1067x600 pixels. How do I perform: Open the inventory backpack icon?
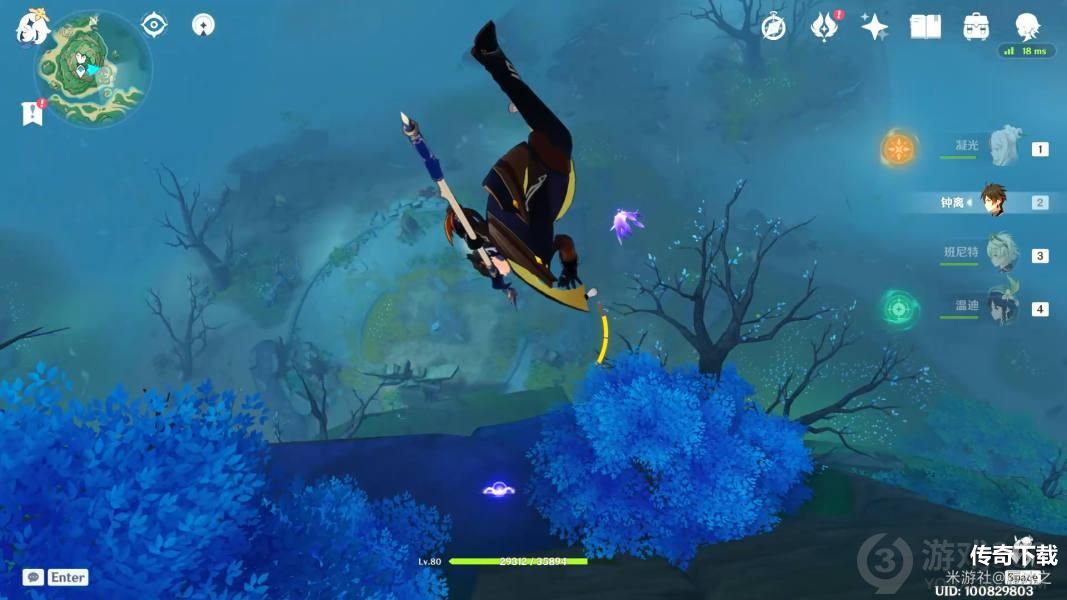click(976, 27)
